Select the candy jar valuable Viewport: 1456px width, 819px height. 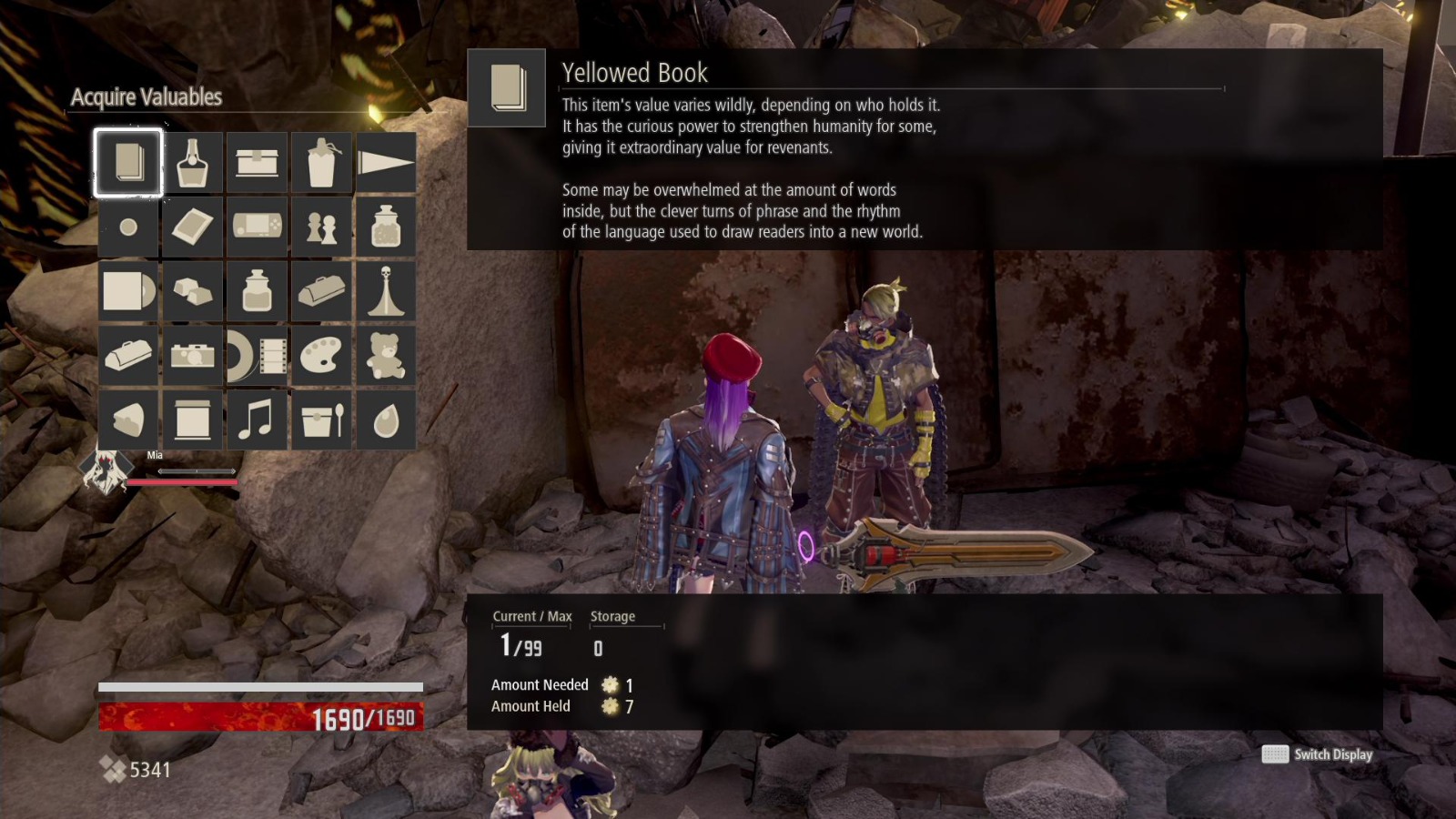point(386,227)
